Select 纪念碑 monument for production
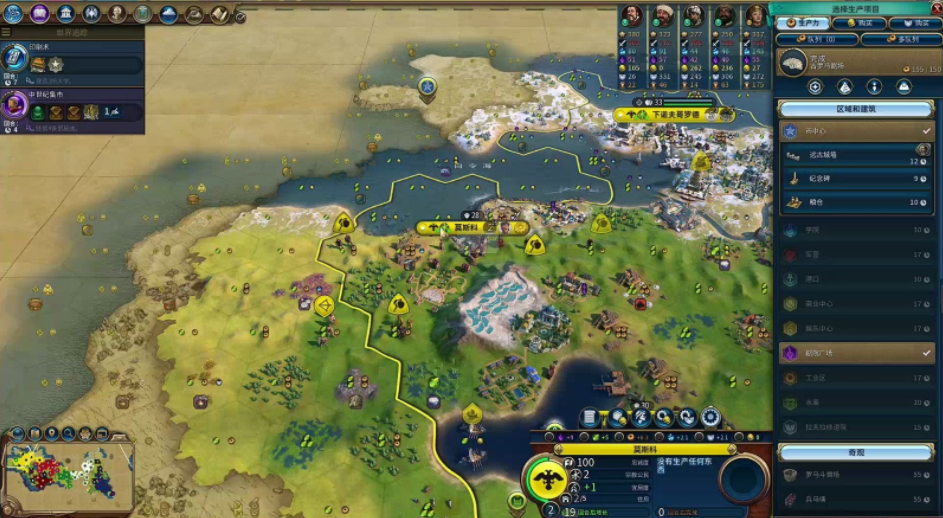 tap(856, 179)
